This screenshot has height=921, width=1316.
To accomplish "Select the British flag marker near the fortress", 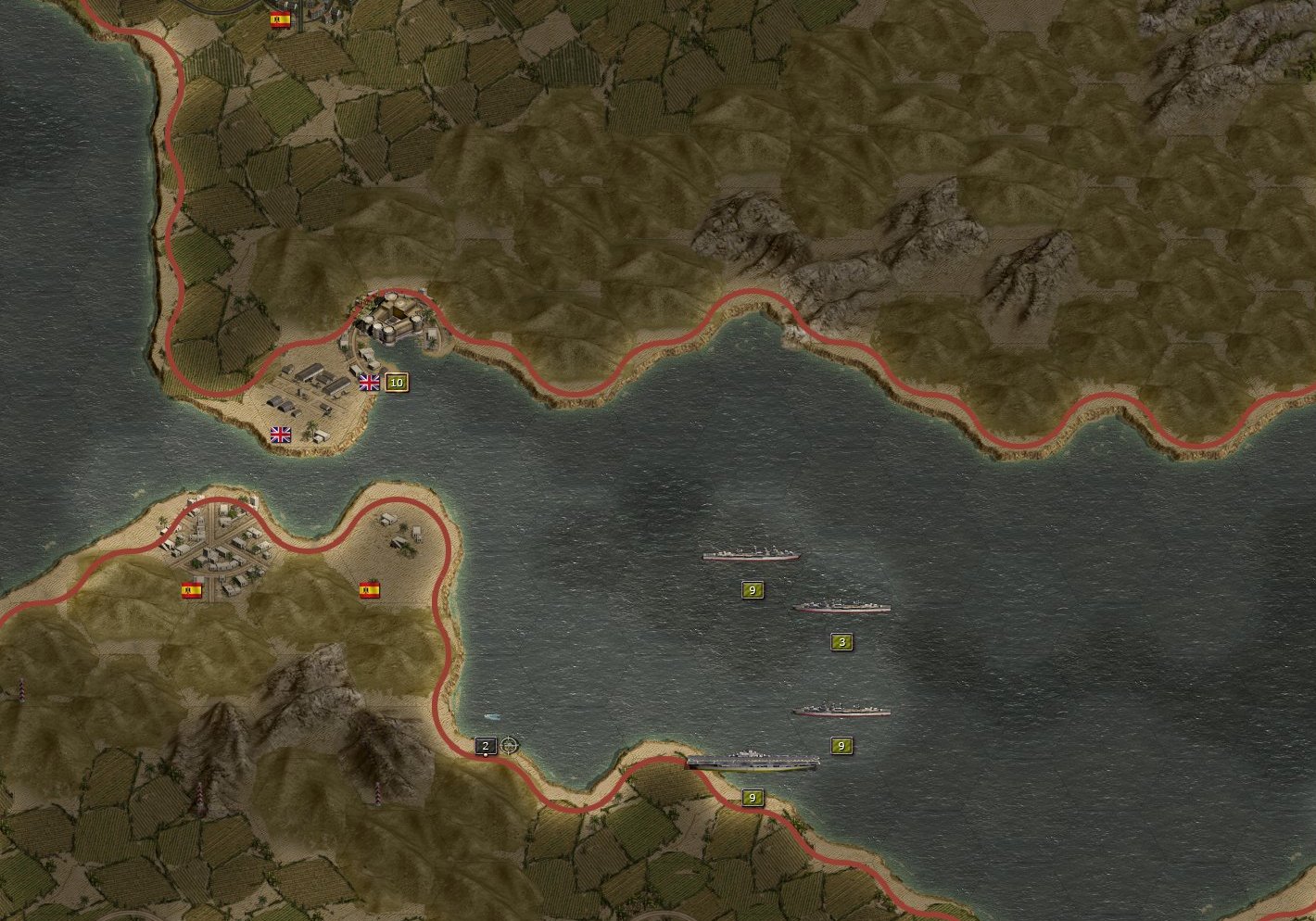I will [x=369, y=382].
